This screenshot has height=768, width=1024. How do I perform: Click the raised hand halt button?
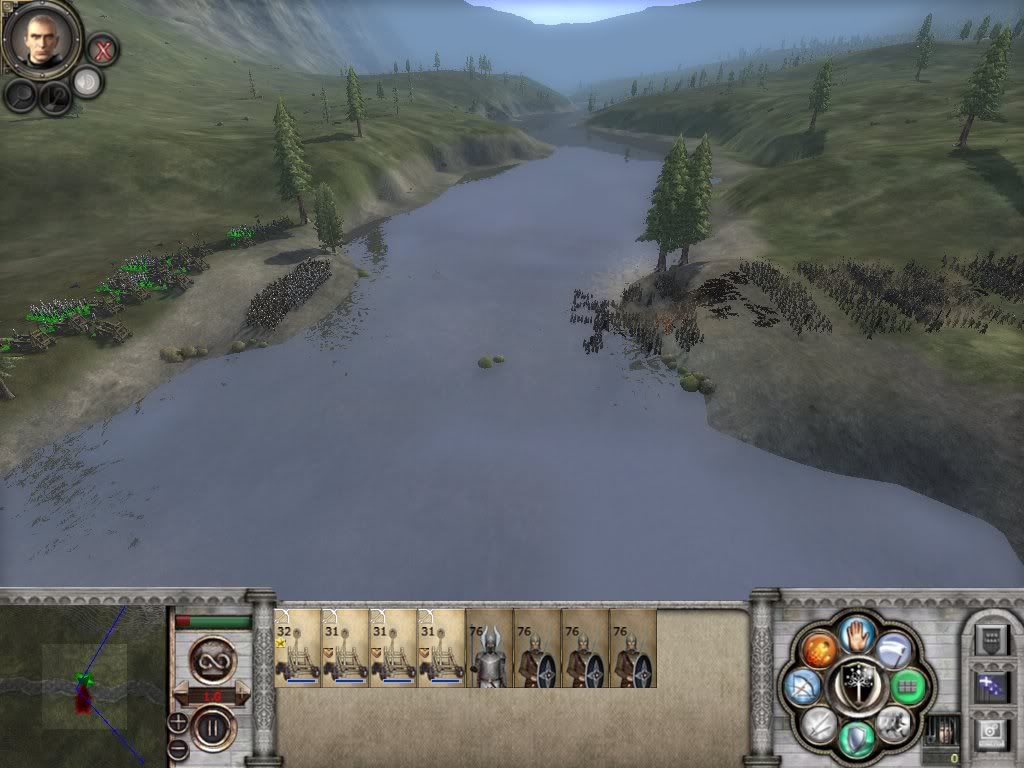tap(857, 632)
